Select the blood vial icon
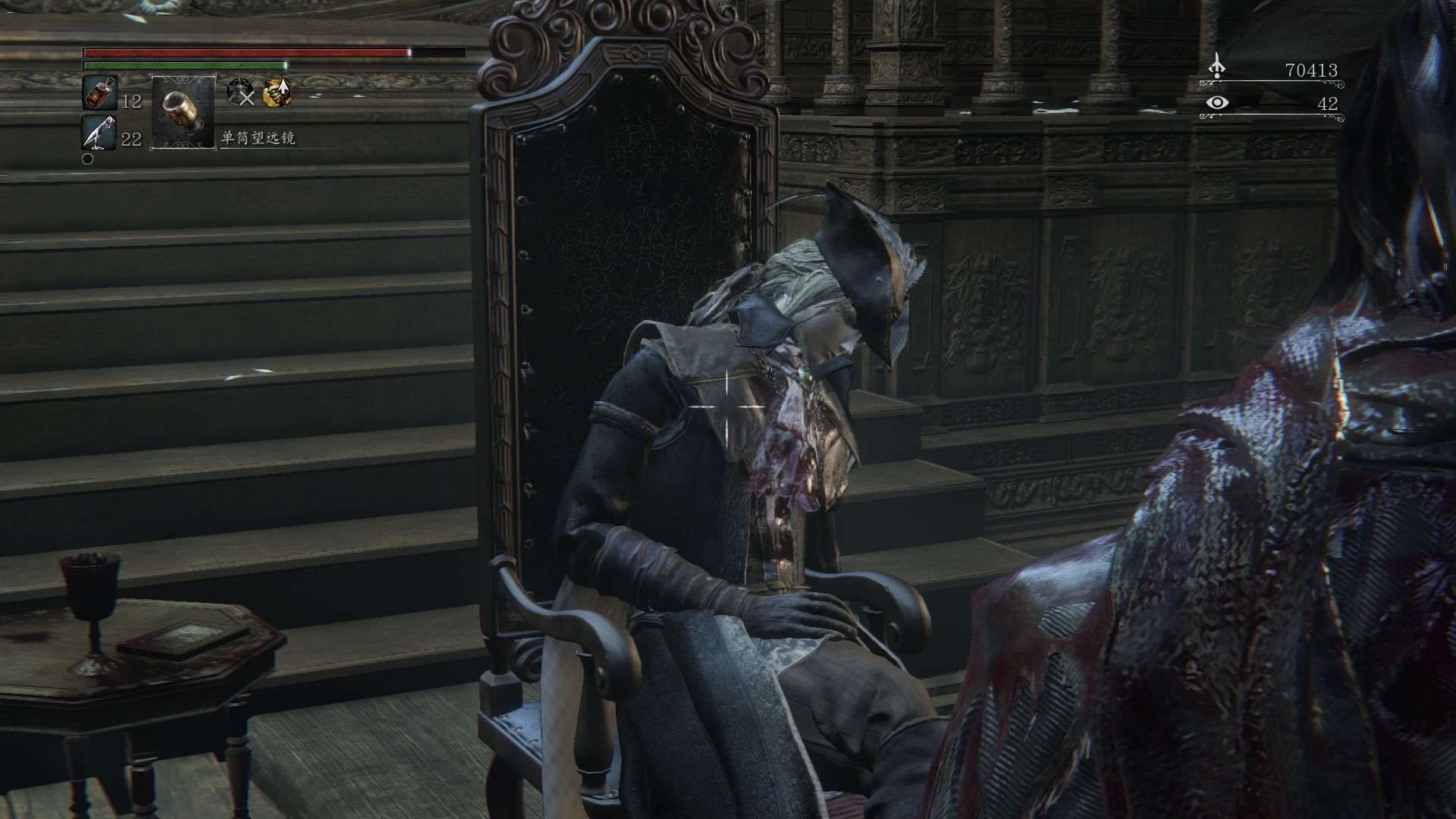 [99, 93]
